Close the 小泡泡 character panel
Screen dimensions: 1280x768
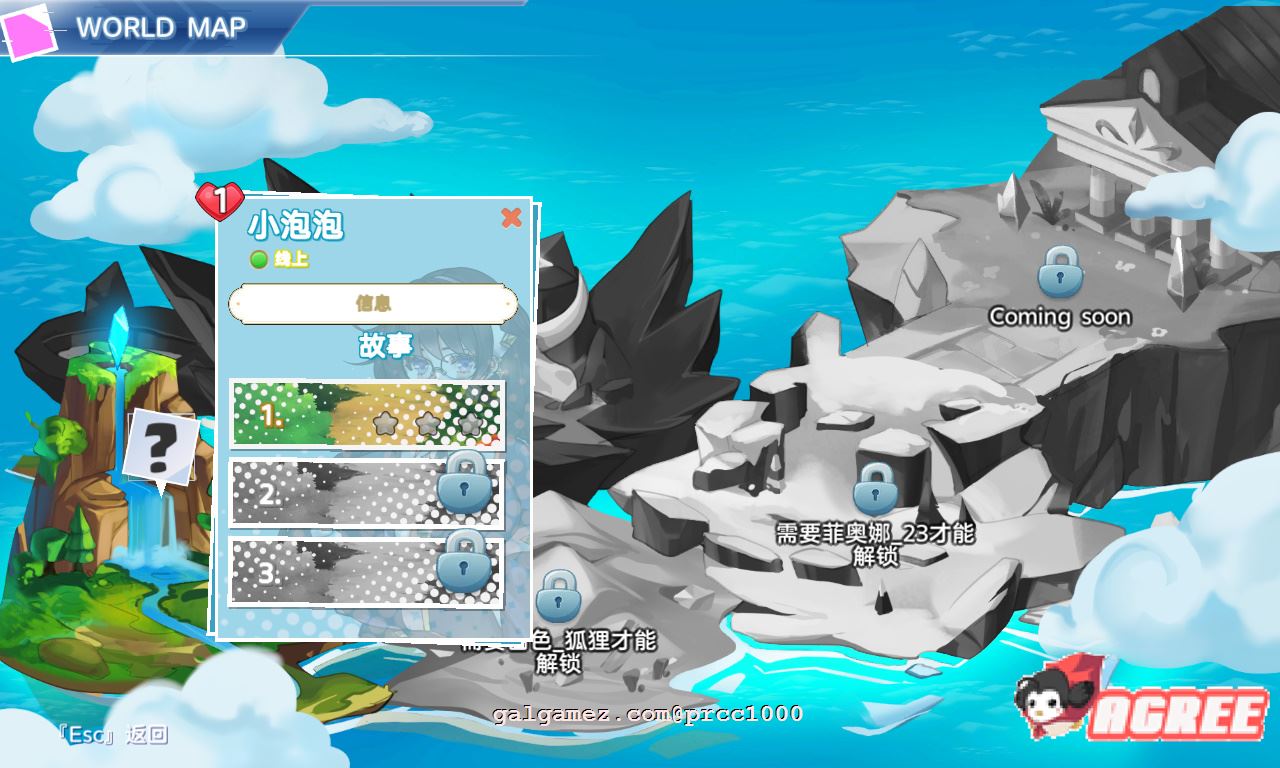point(513,219)
